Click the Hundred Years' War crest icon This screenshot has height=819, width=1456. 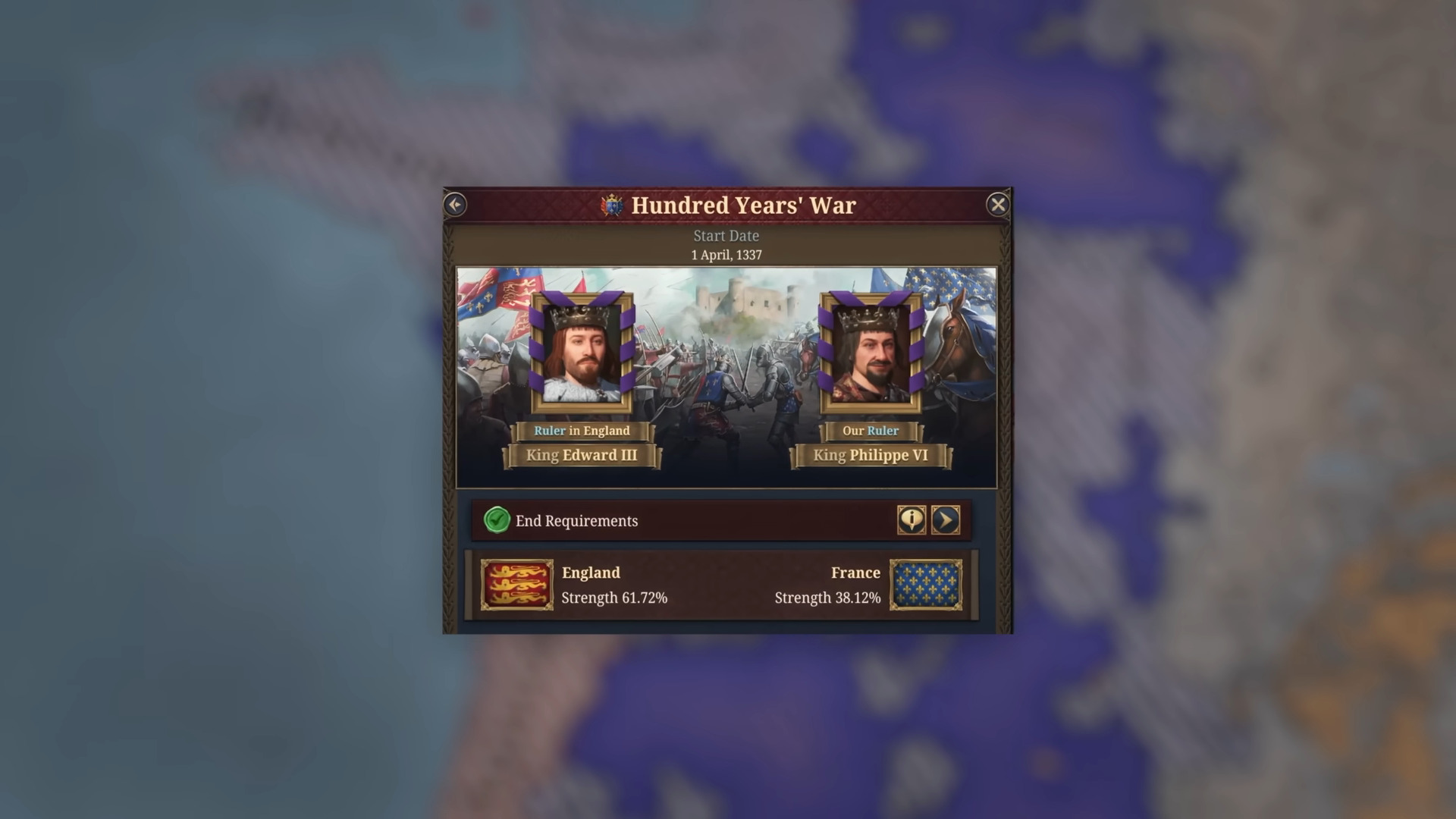(x=611, y=204)
